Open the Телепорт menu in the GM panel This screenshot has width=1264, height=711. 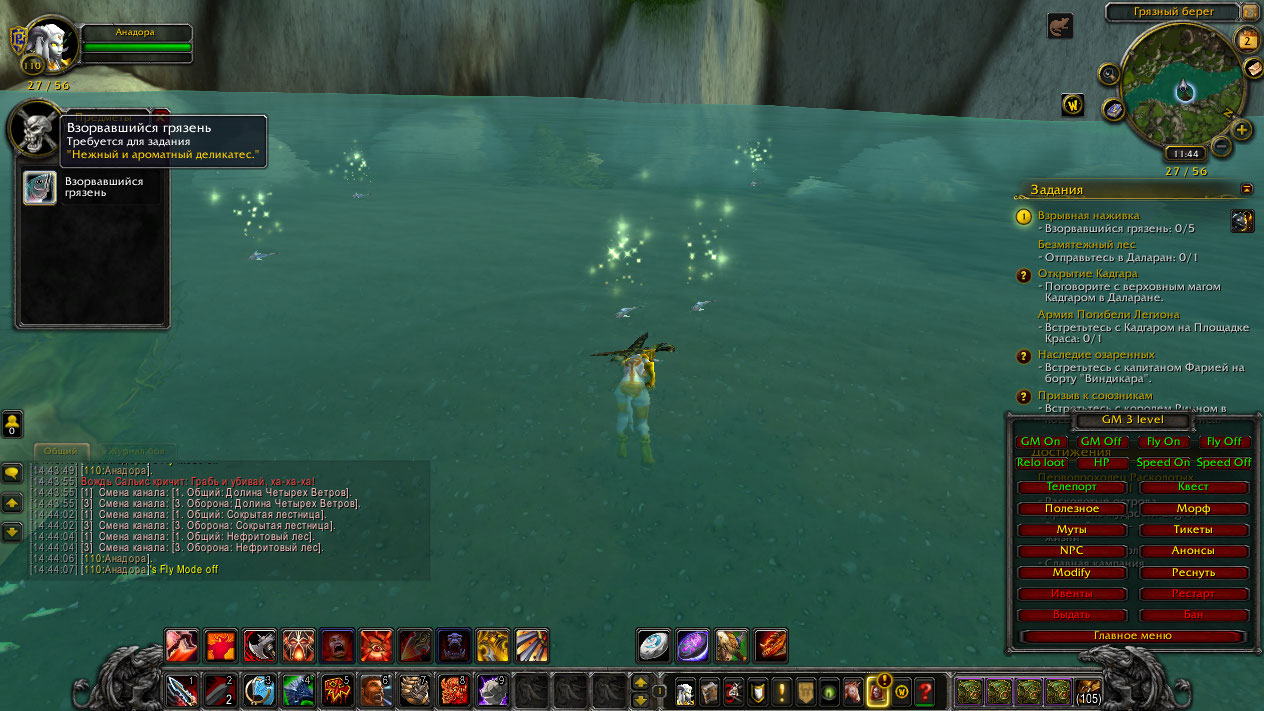[x=1072, y=487]
